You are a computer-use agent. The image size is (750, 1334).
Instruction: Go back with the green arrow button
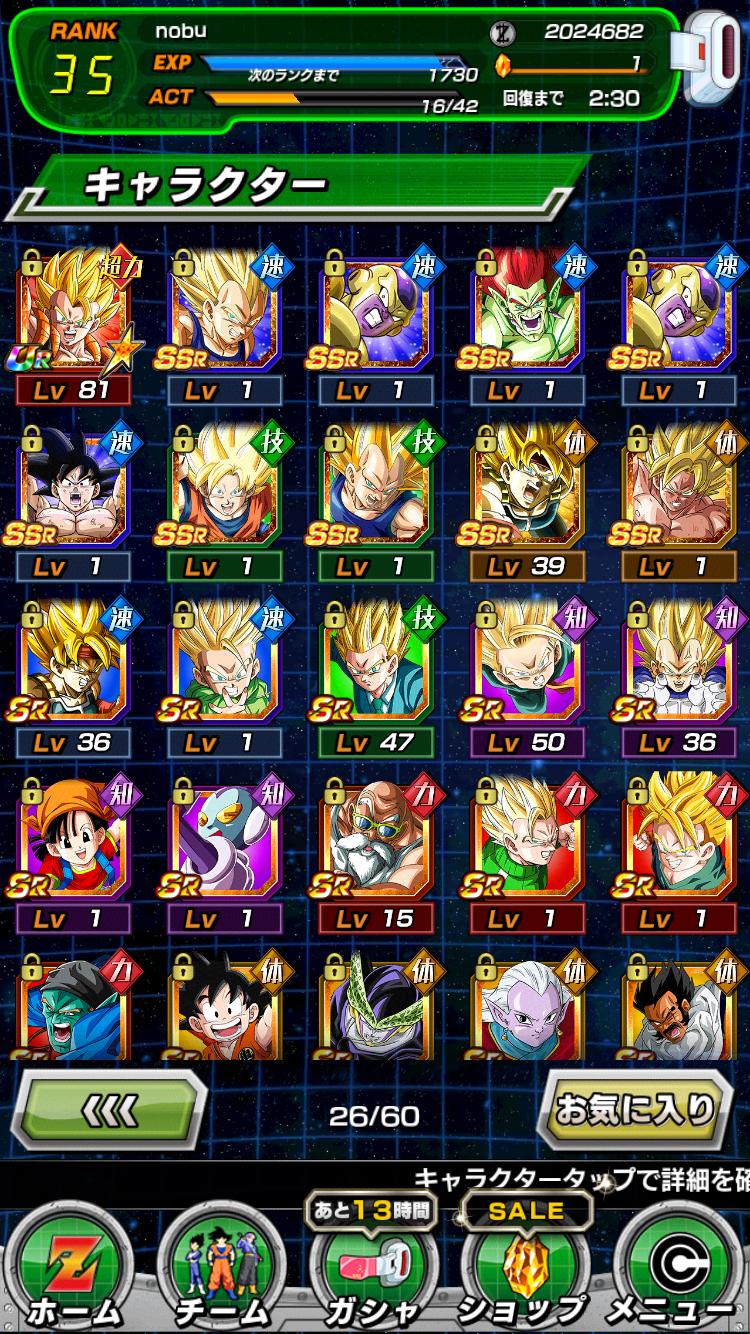pyautogui.click(x=108, y=1108)
